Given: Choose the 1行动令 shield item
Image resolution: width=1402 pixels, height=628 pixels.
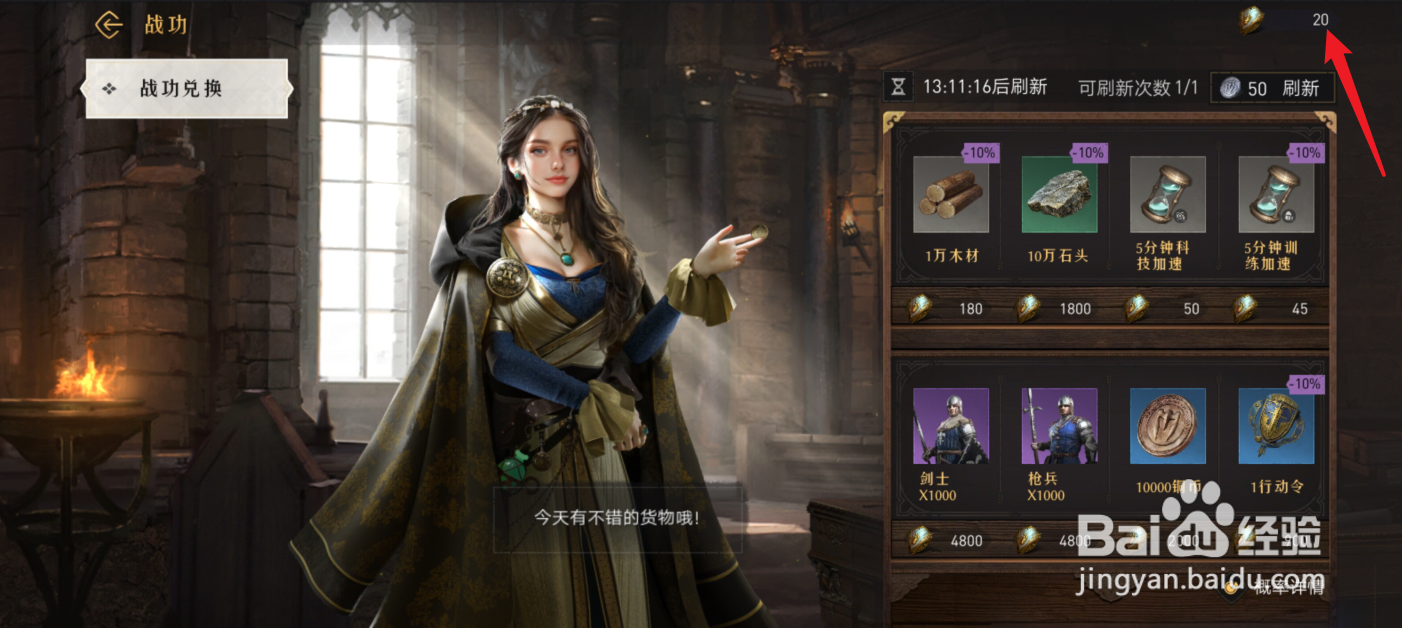Looking at the screenshot, I should tap(1276, 427).
